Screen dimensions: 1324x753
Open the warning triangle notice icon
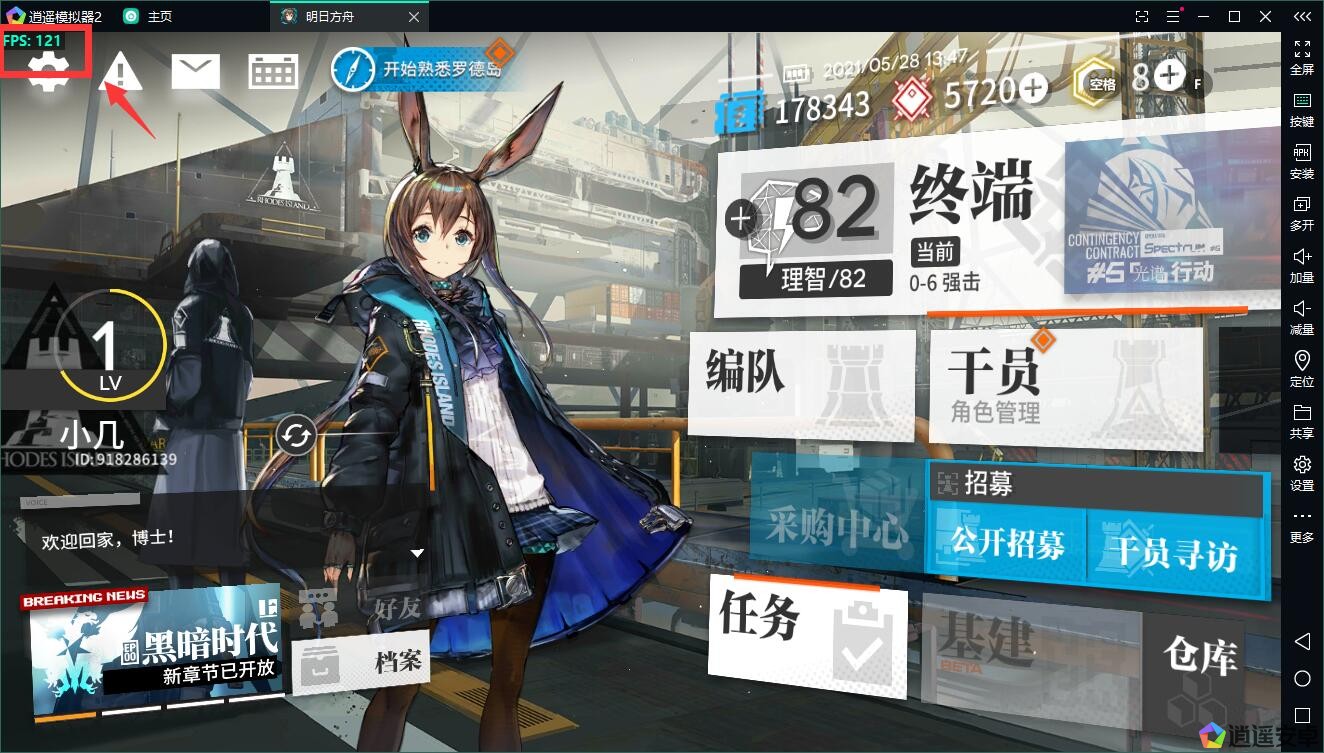(121, 72)
